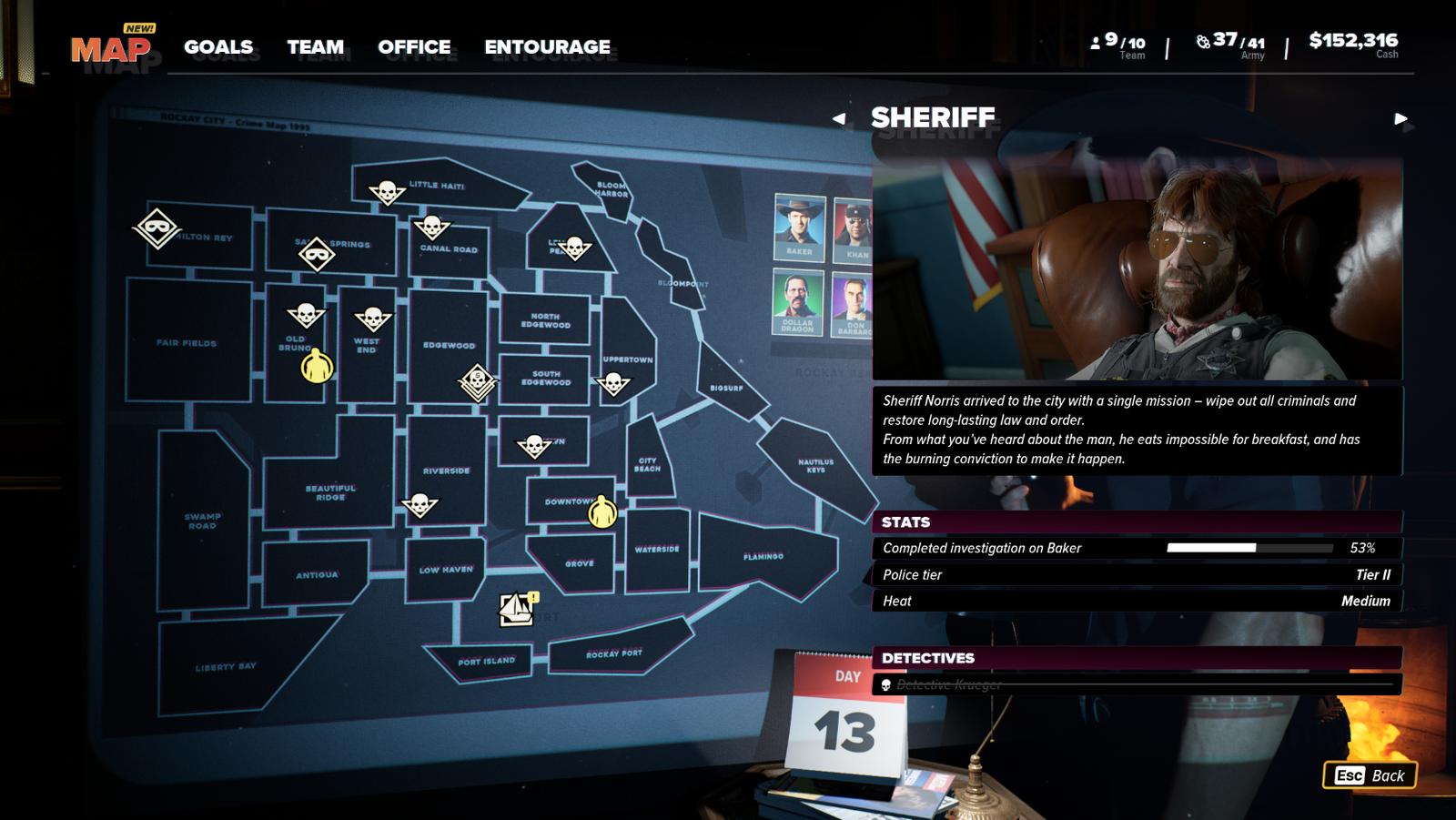Choose the stacked skull marker near Edgewood
Image resolution: width=1456 pixels, height=820 pixels.
point(477,382)
